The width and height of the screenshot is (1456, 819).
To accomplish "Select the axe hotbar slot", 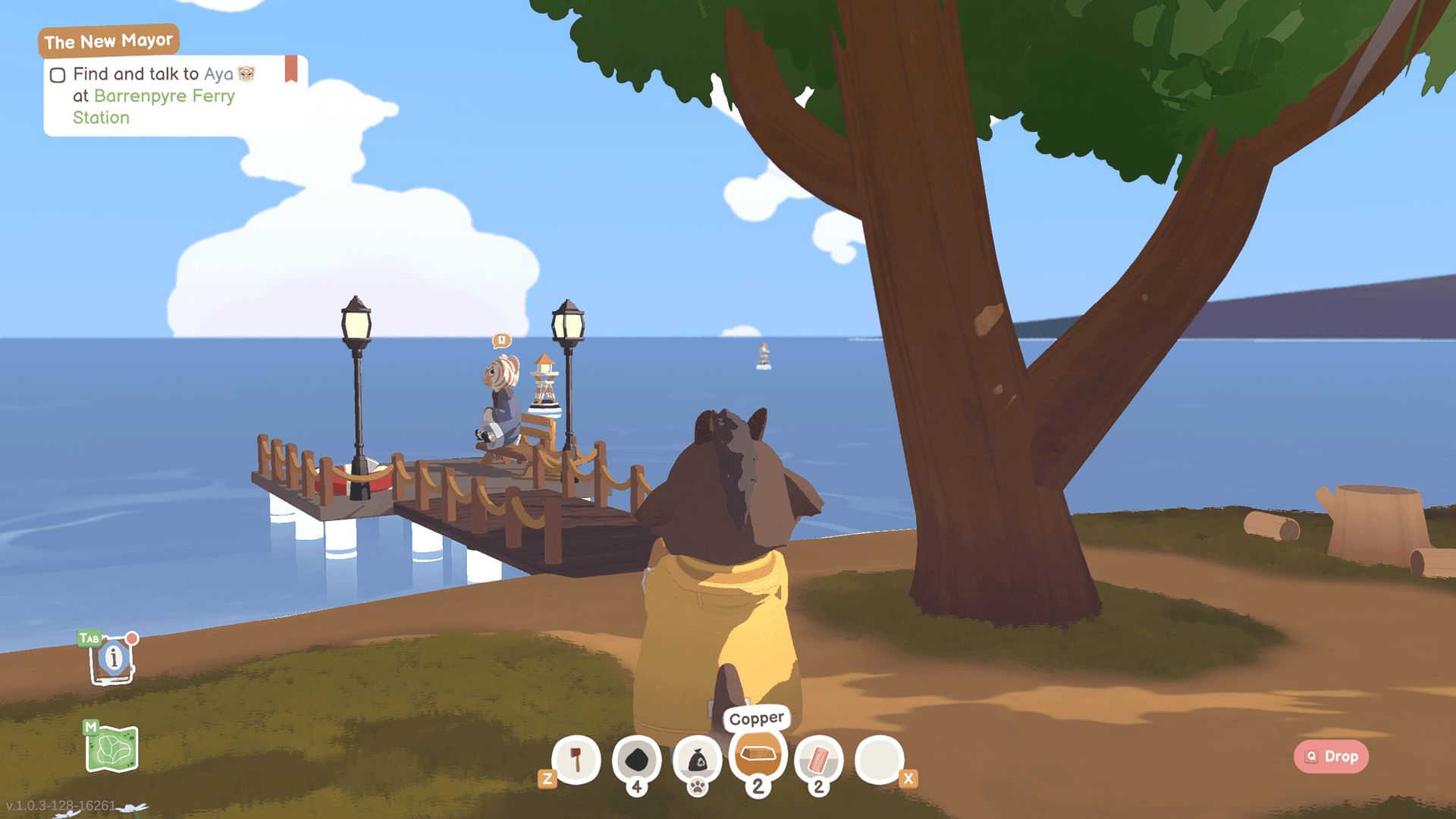I will tap(576, 759).
